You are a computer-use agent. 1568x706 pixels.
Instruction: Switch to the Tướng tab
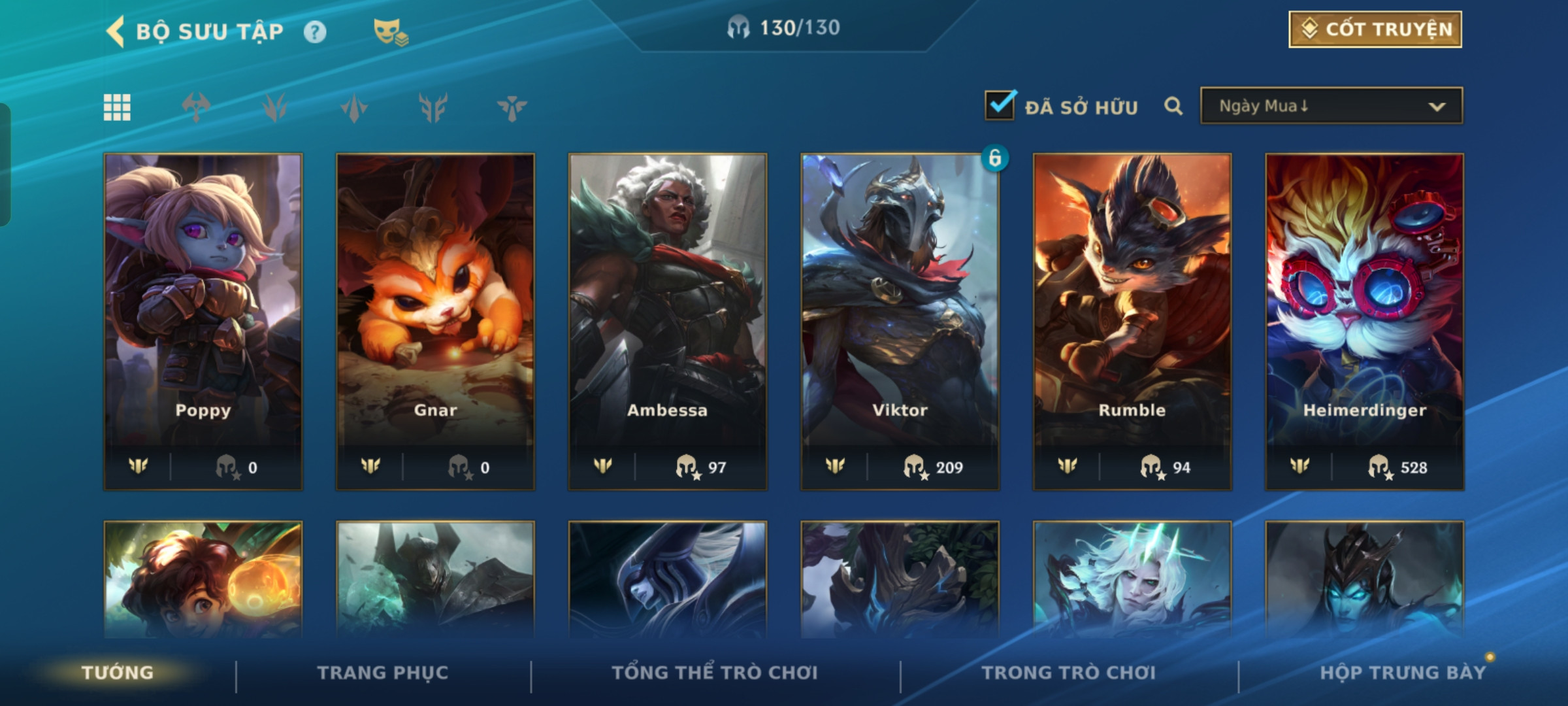pyautogui.click(x=118, y=673)
